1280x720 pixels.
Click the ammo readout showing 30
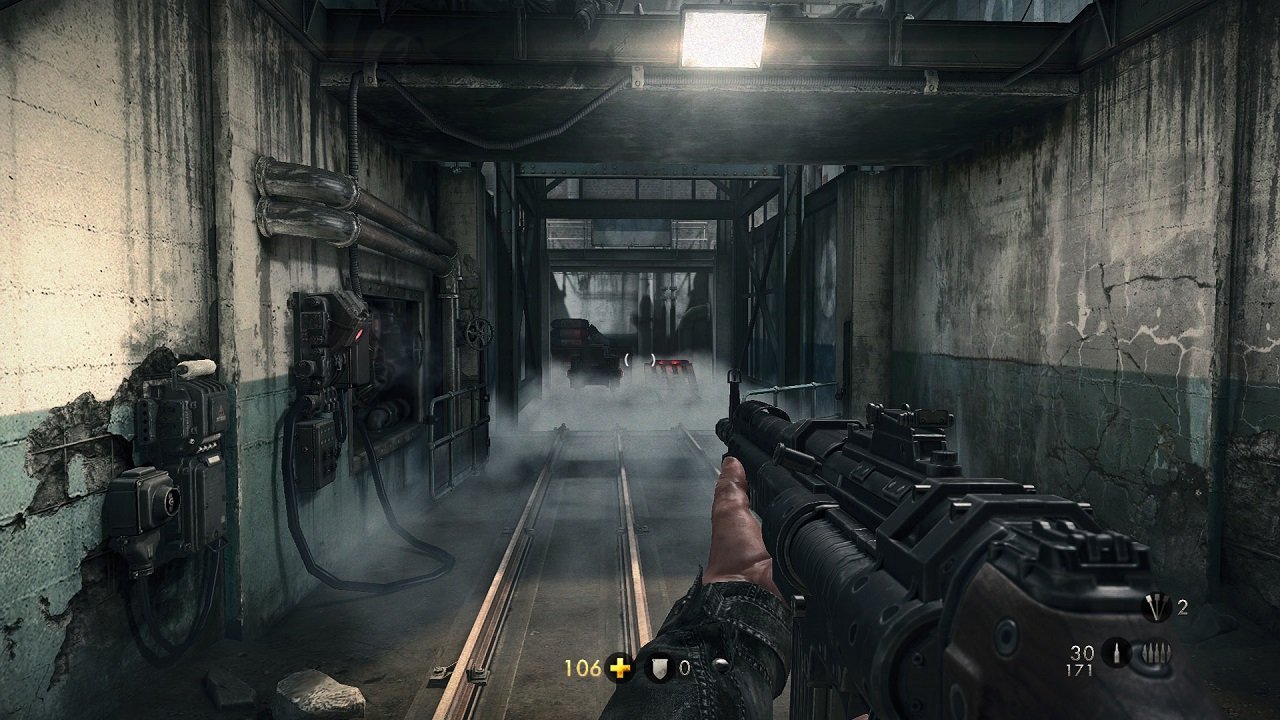(x=1082, y=650)
